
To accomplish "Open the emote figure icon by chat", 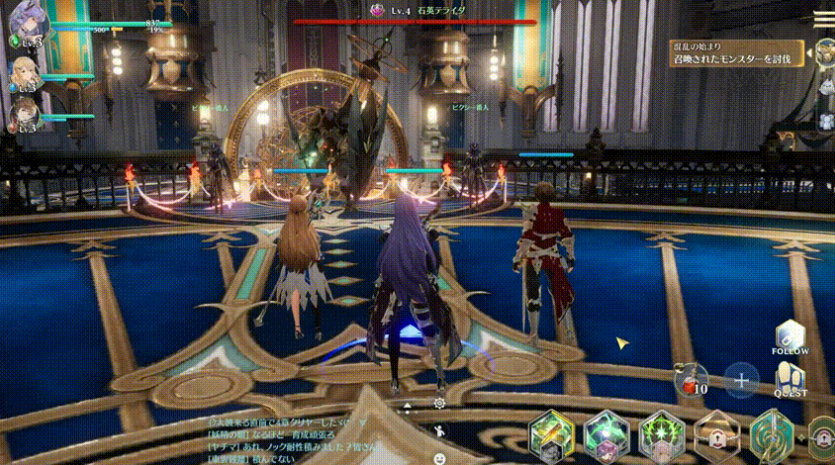I will pyautogui.click(x=439, y=432).
